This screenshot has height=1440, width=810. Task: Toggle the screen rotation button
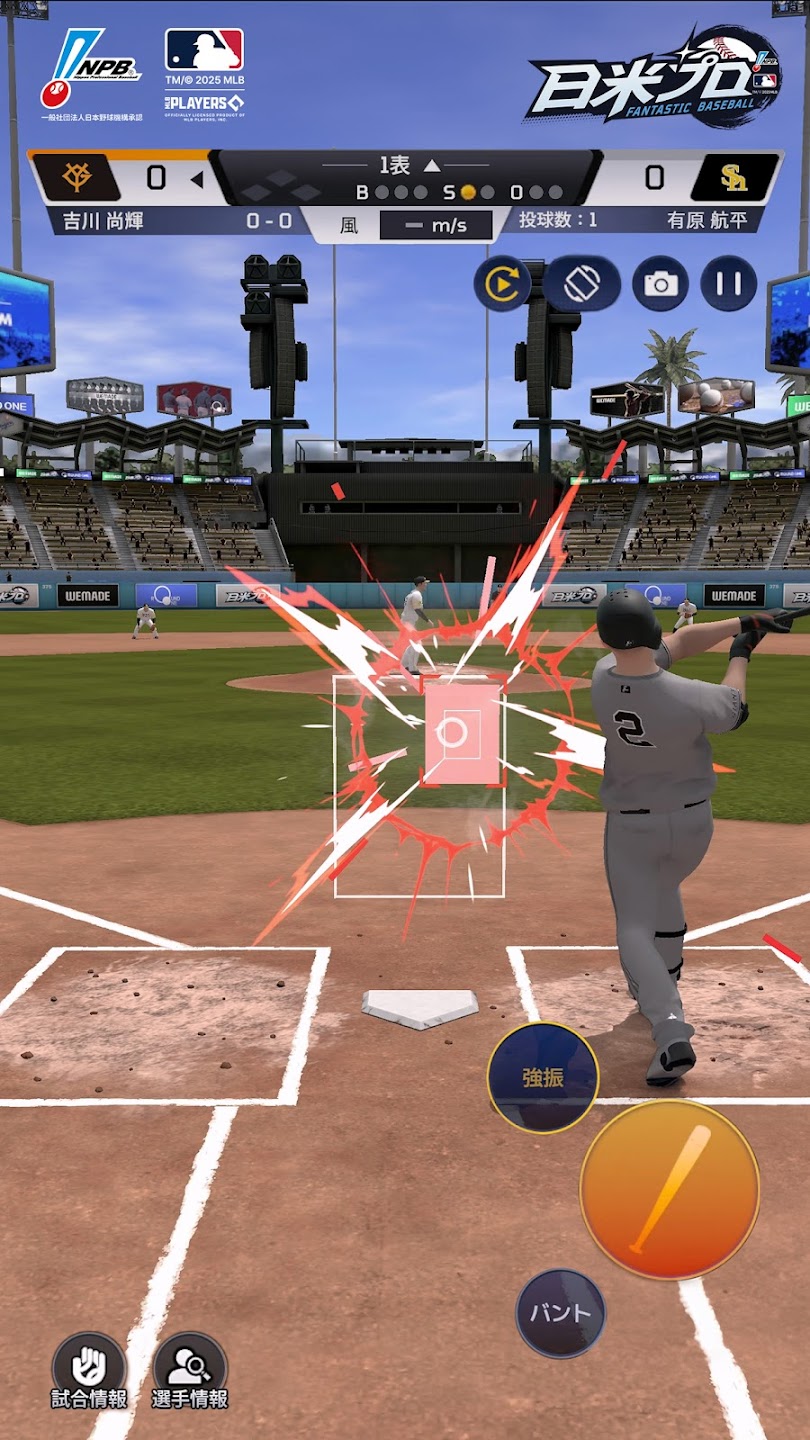pyautogui.click(x=581, y=284)
